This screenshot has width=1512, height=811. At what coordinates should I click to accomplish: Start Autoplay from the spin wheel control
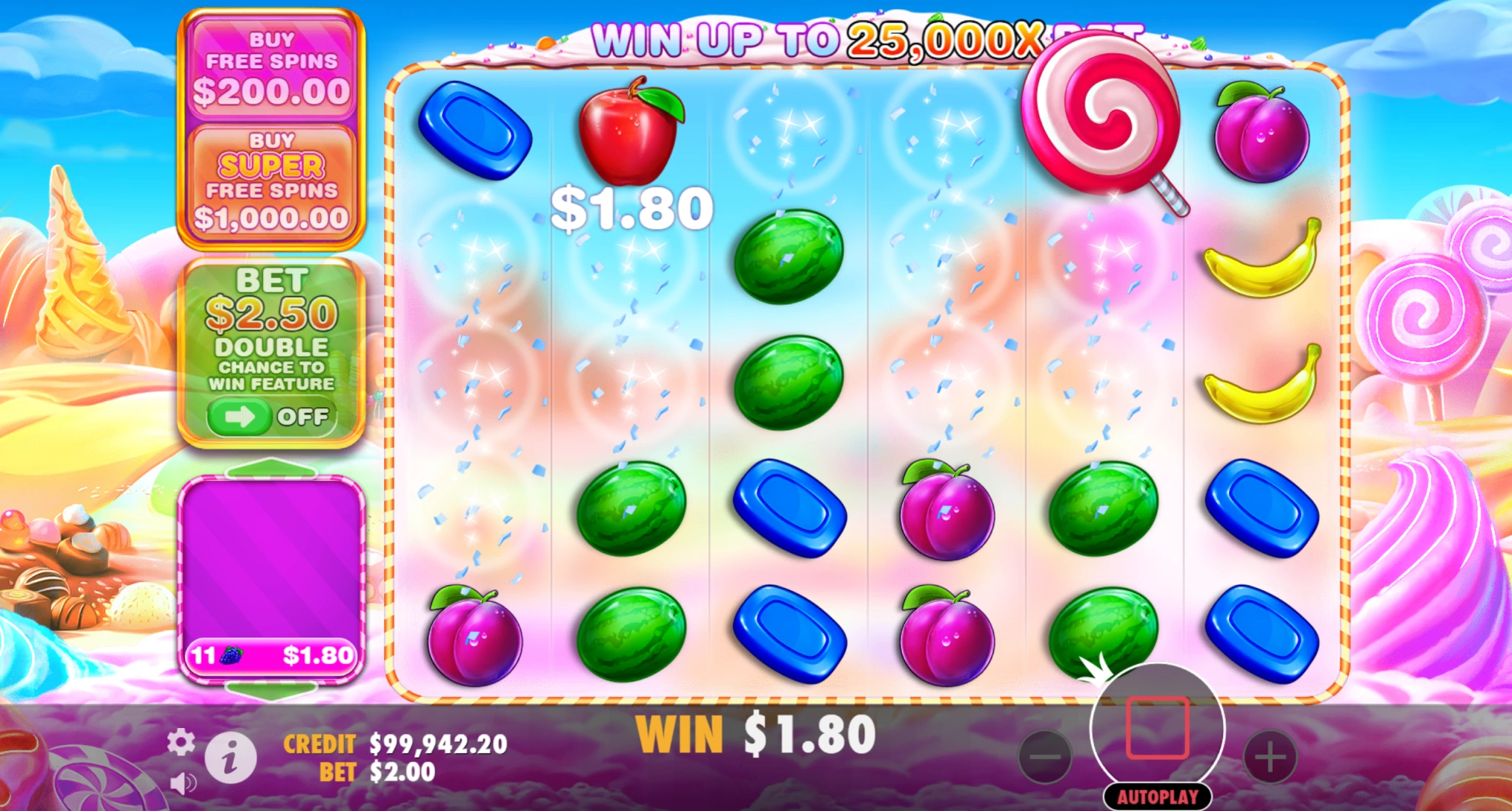pyautogui.click(x=1156, y=796)
